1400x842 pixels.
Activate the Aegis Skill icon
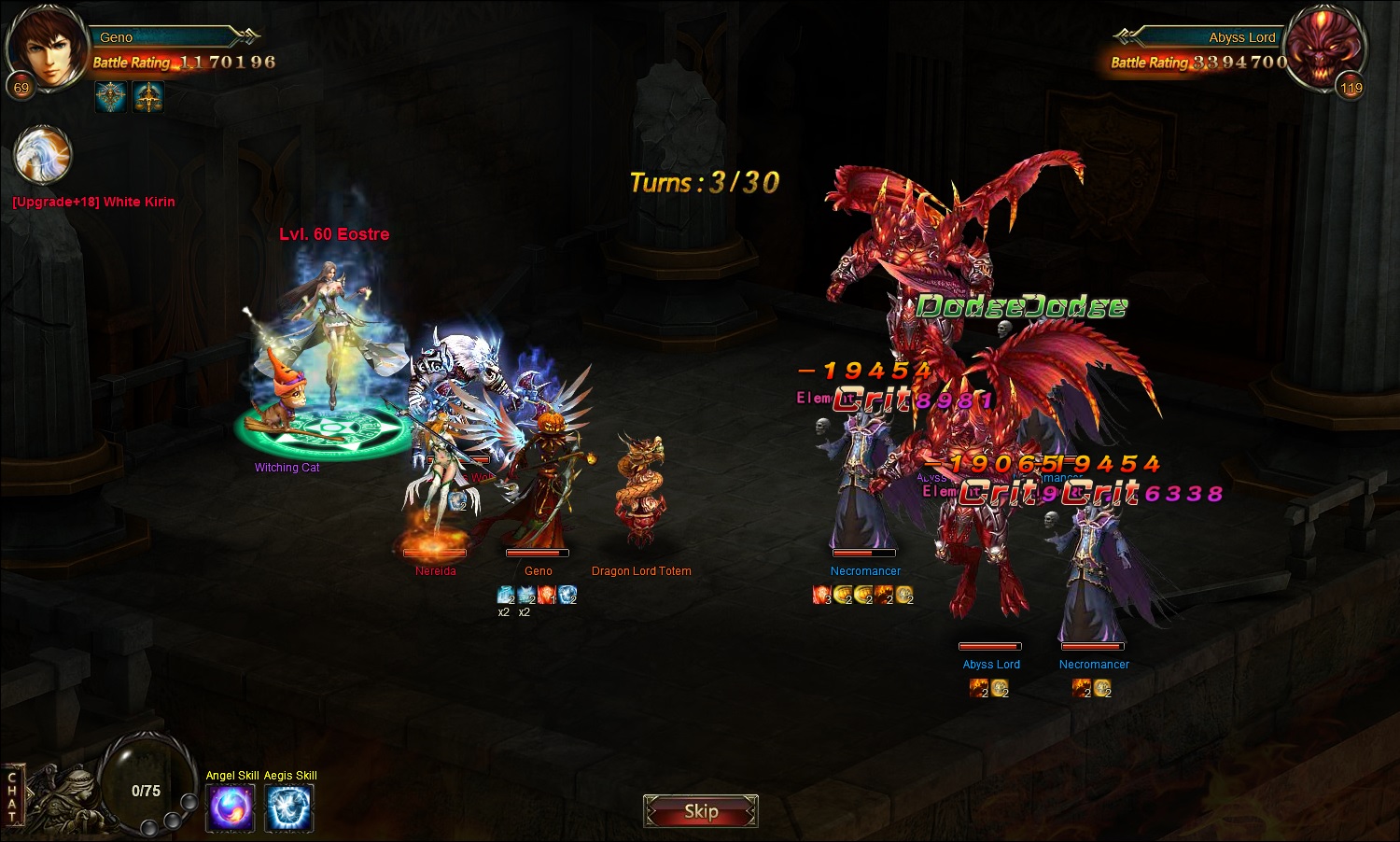tap(289, 807)
